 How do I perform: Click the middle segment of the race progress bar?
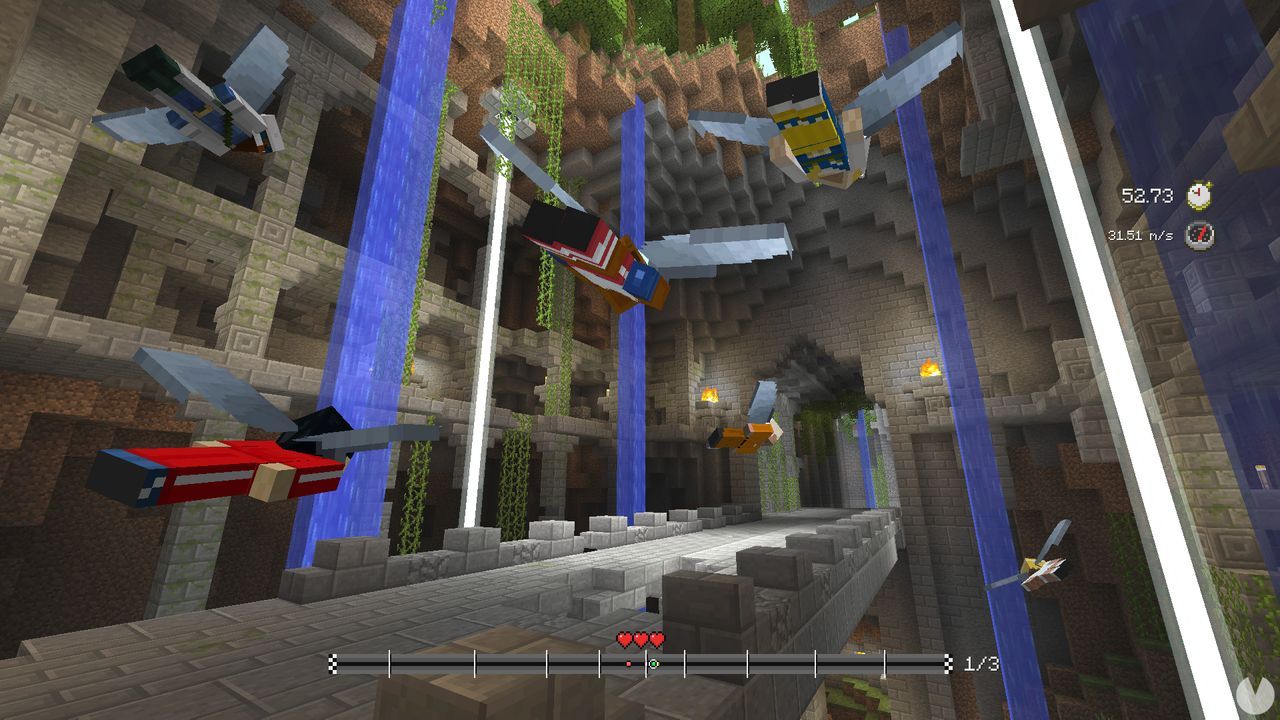[640, 662]
